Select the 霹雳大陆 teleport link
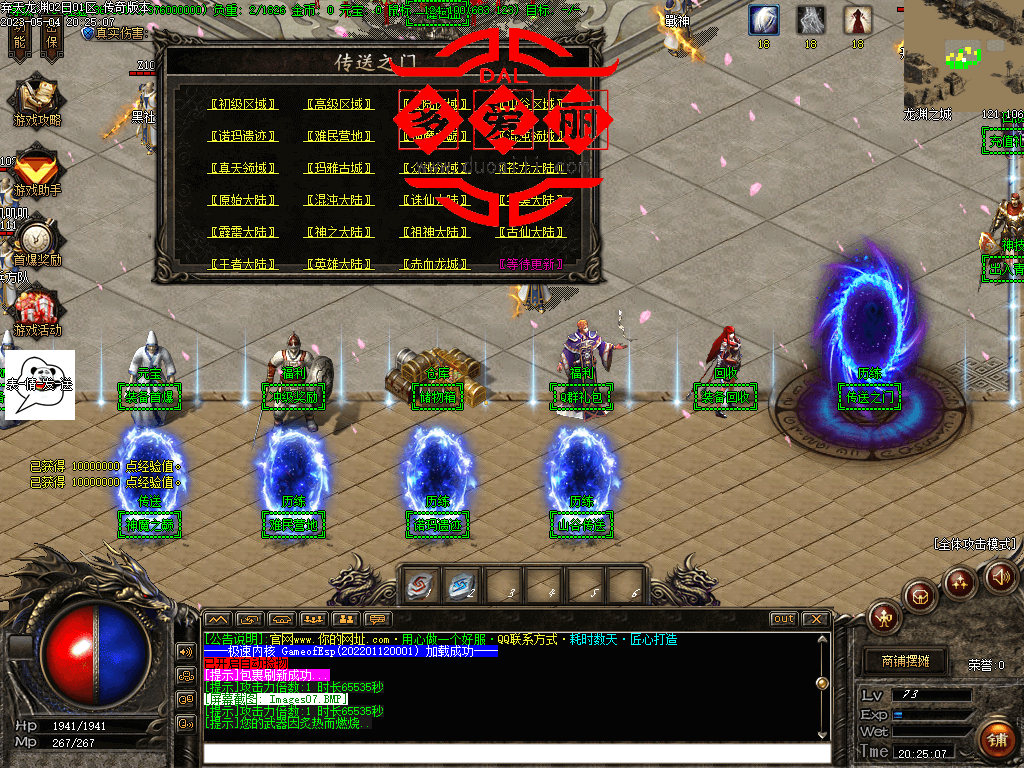 [x=243, y=232]
